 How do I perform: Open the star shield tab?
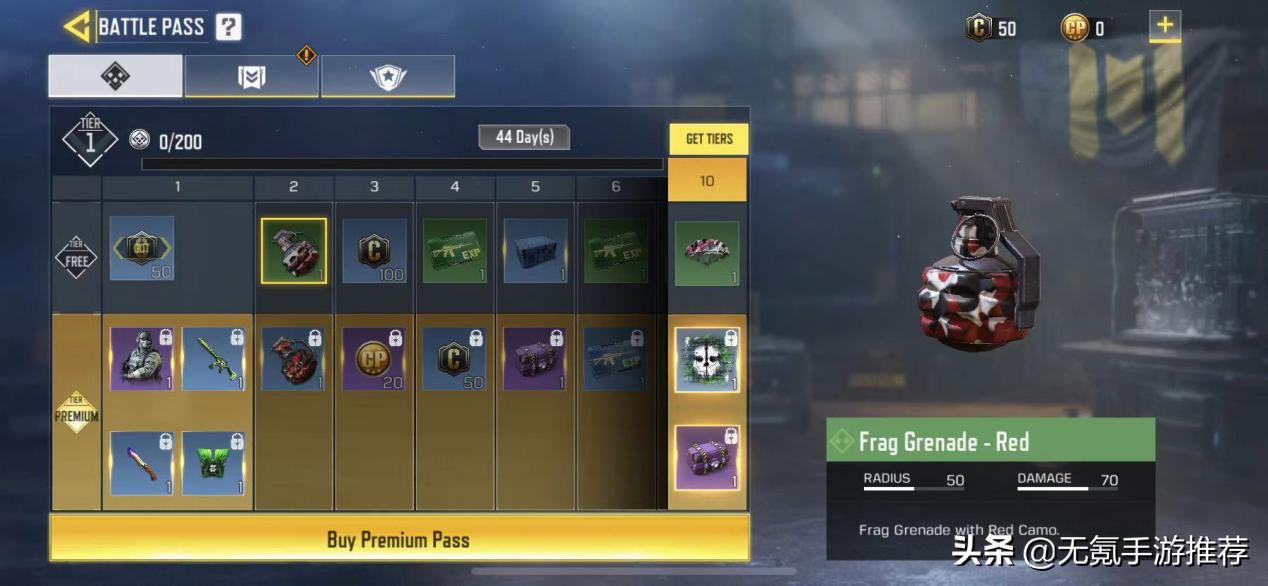[x=388, y=77]
